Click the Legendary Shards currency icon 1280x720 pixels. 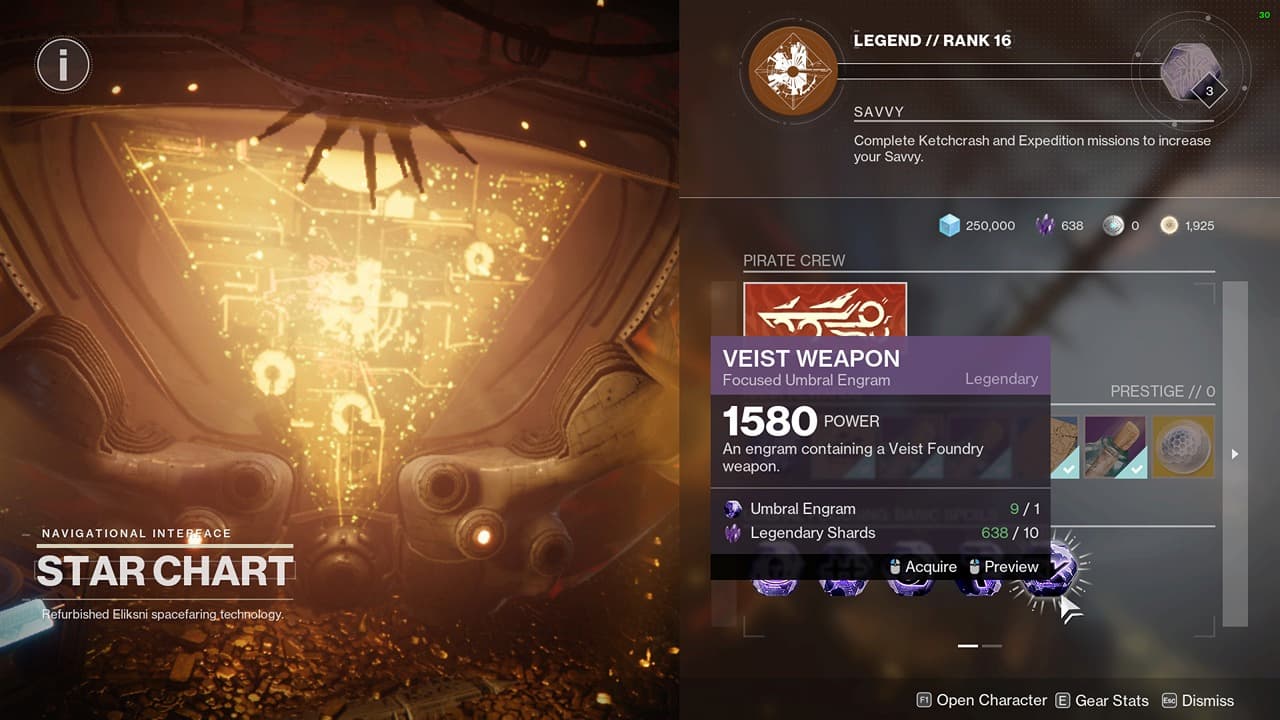pyautogui.click(x=1045, y=225)
